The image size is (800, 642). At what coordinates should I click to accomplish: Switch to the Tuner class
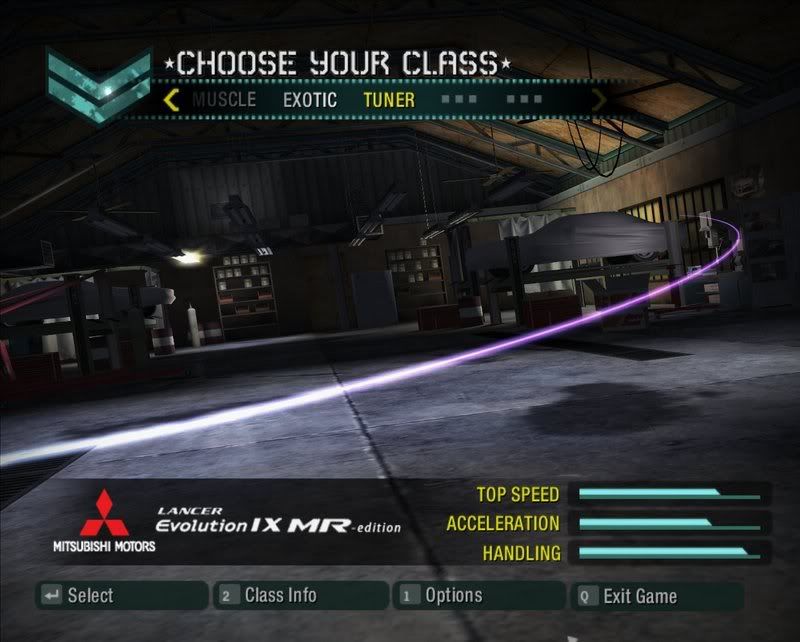tap(389, 100)
